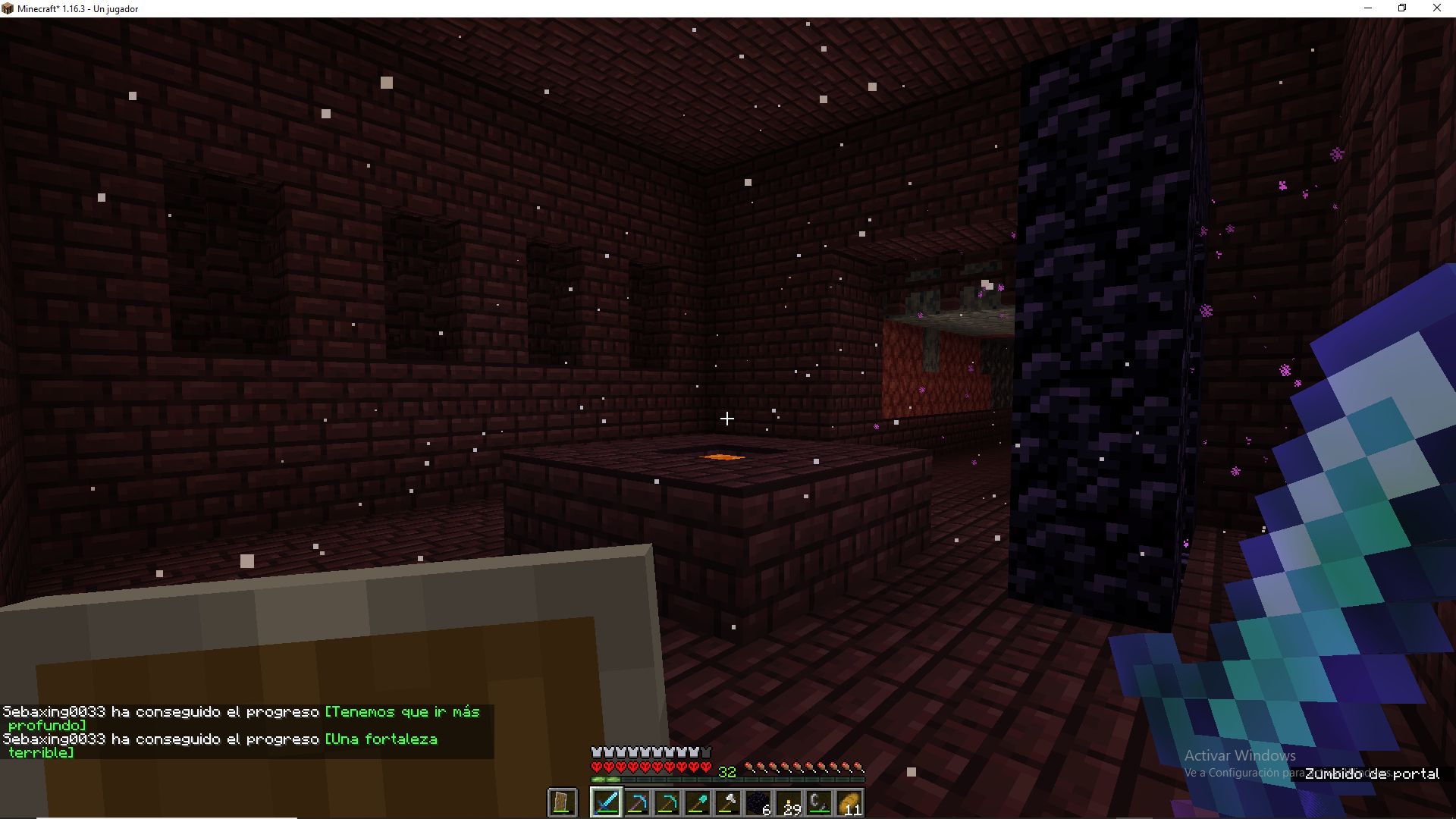The height and width of the screenshot is (819, 1456).
Task: Select the axe in hotbar slot five
Action: pos(729,802)
